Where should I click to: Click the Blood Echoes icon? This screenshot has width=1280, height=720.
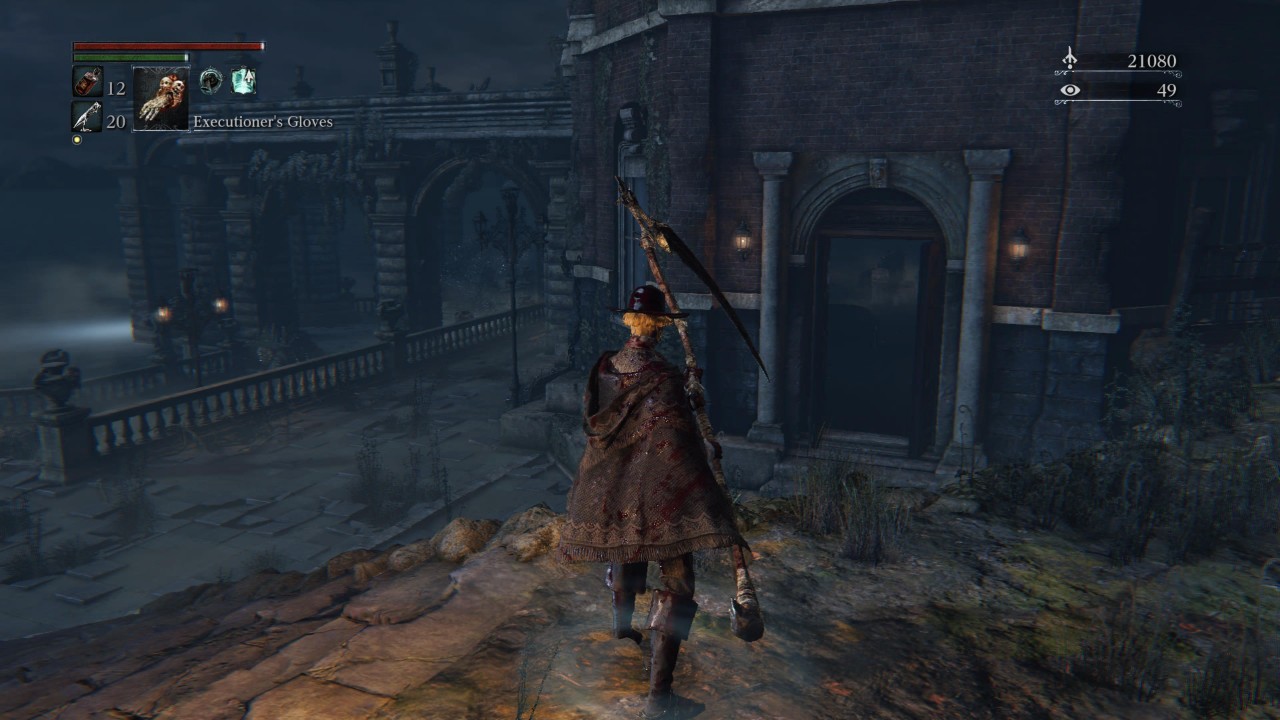pos(1069,60)
